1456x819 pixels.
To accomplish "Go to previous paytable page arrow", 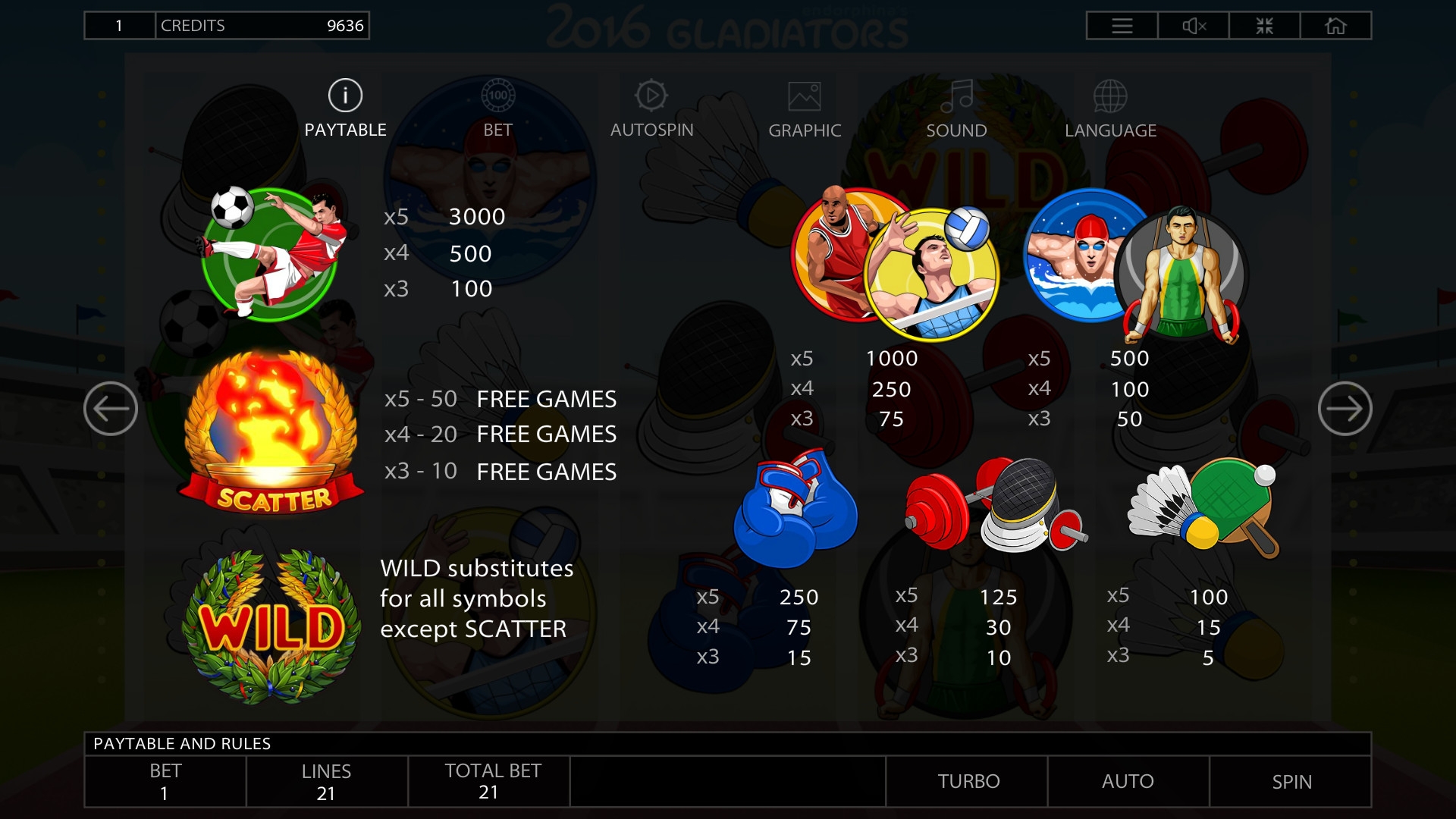I will click(x=111, y=409).
